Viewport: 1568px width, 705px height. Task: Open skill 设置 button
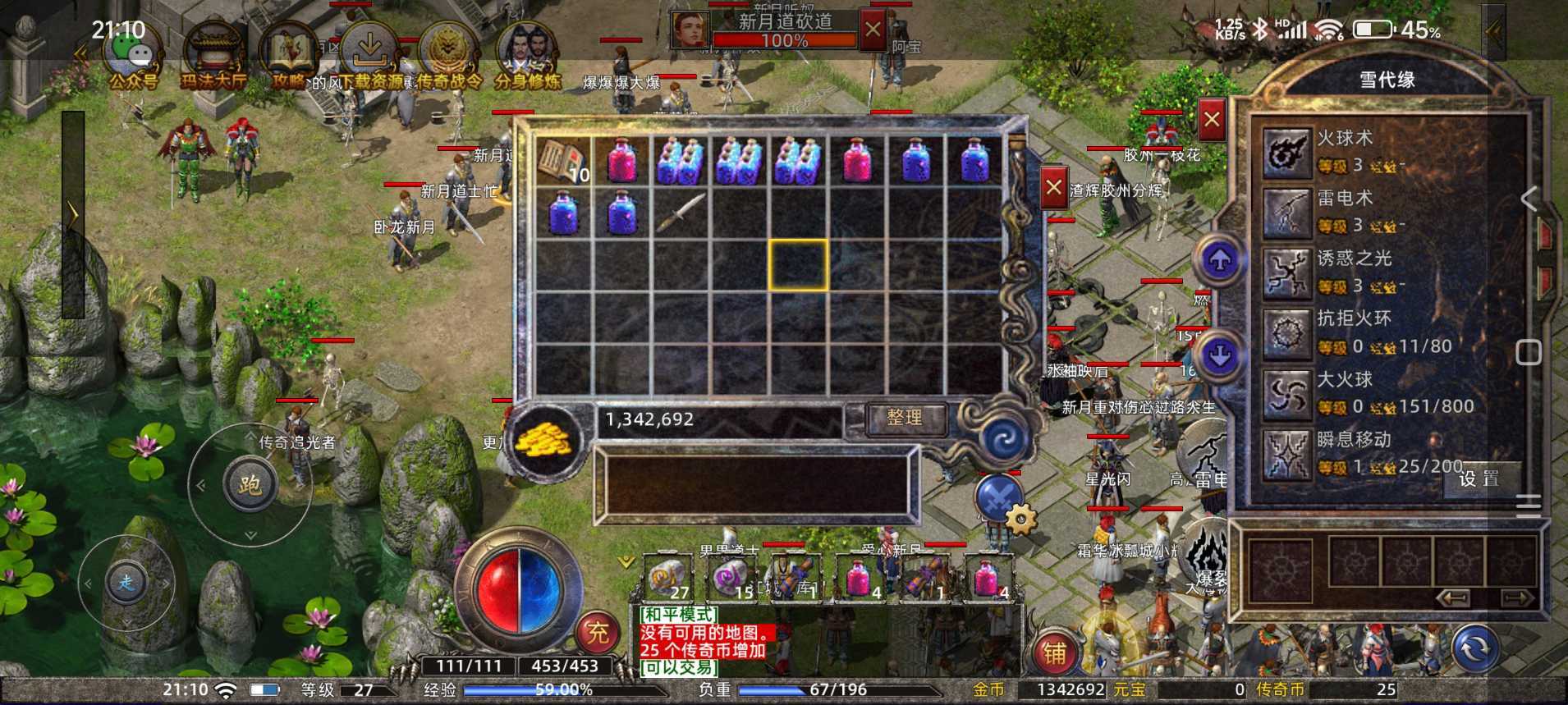click(x=1479, y=478)
